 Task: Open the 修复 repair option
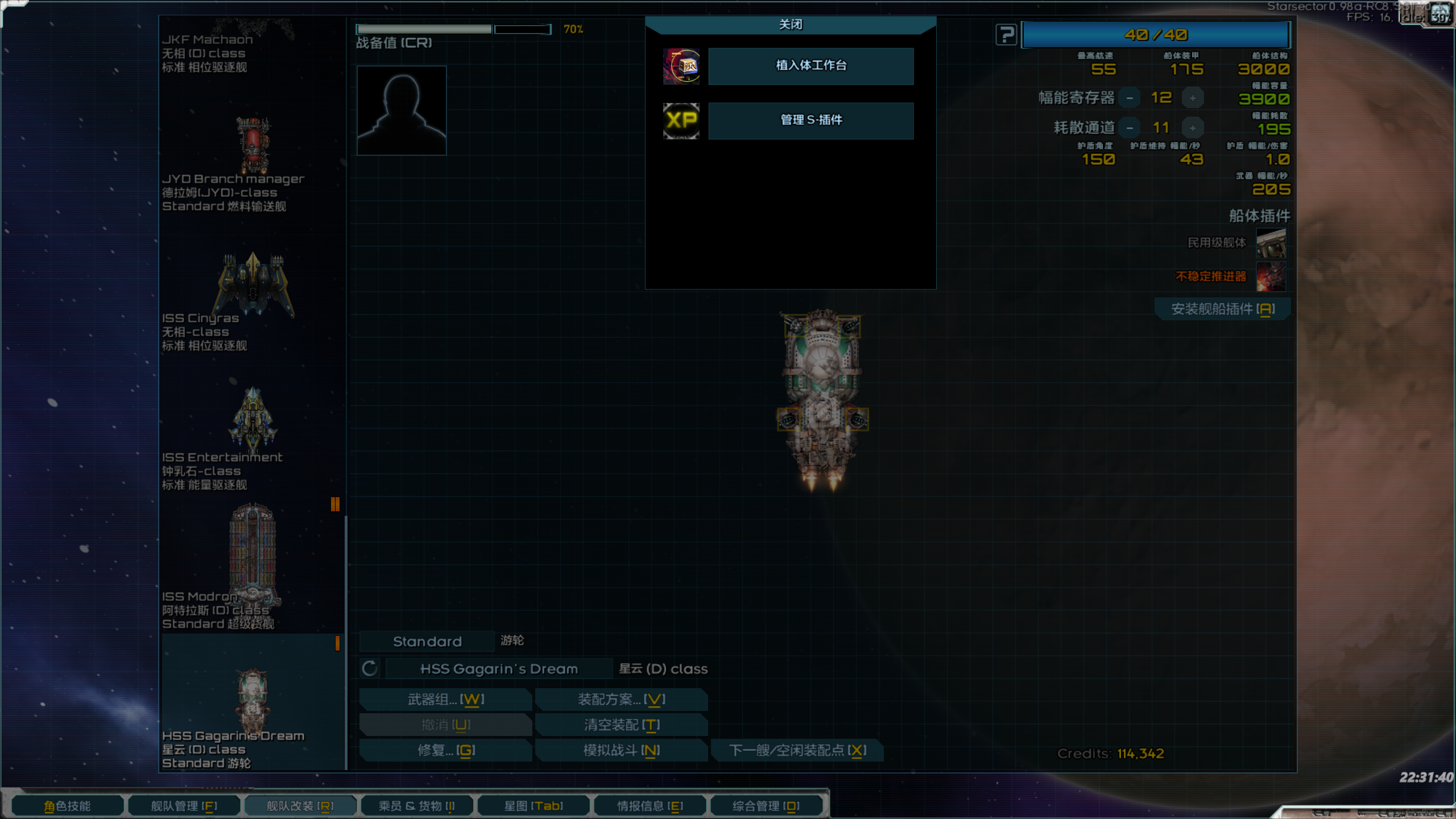(445, 751)
